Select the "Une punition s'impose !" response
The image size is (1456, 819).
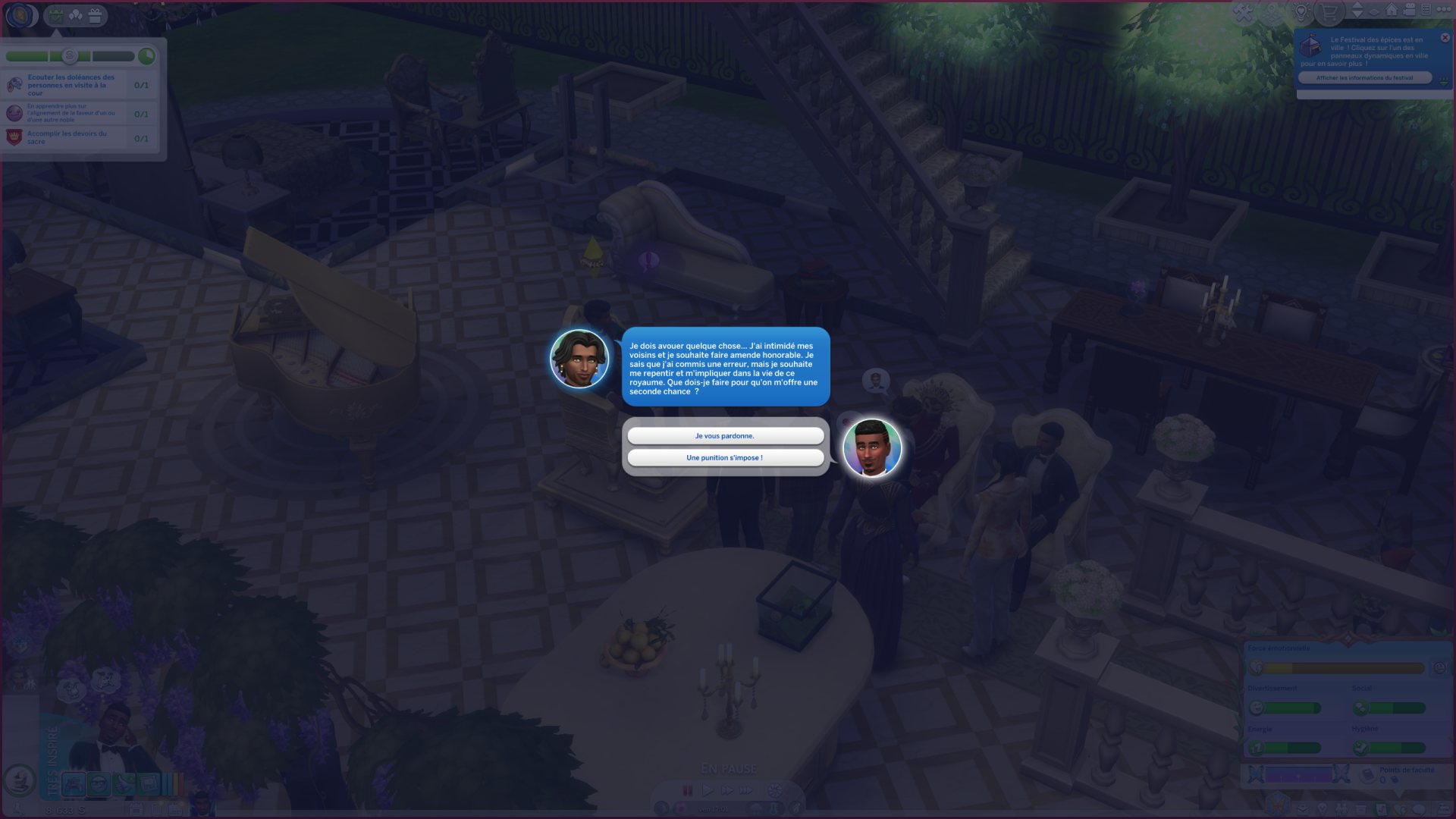(725, 458)
